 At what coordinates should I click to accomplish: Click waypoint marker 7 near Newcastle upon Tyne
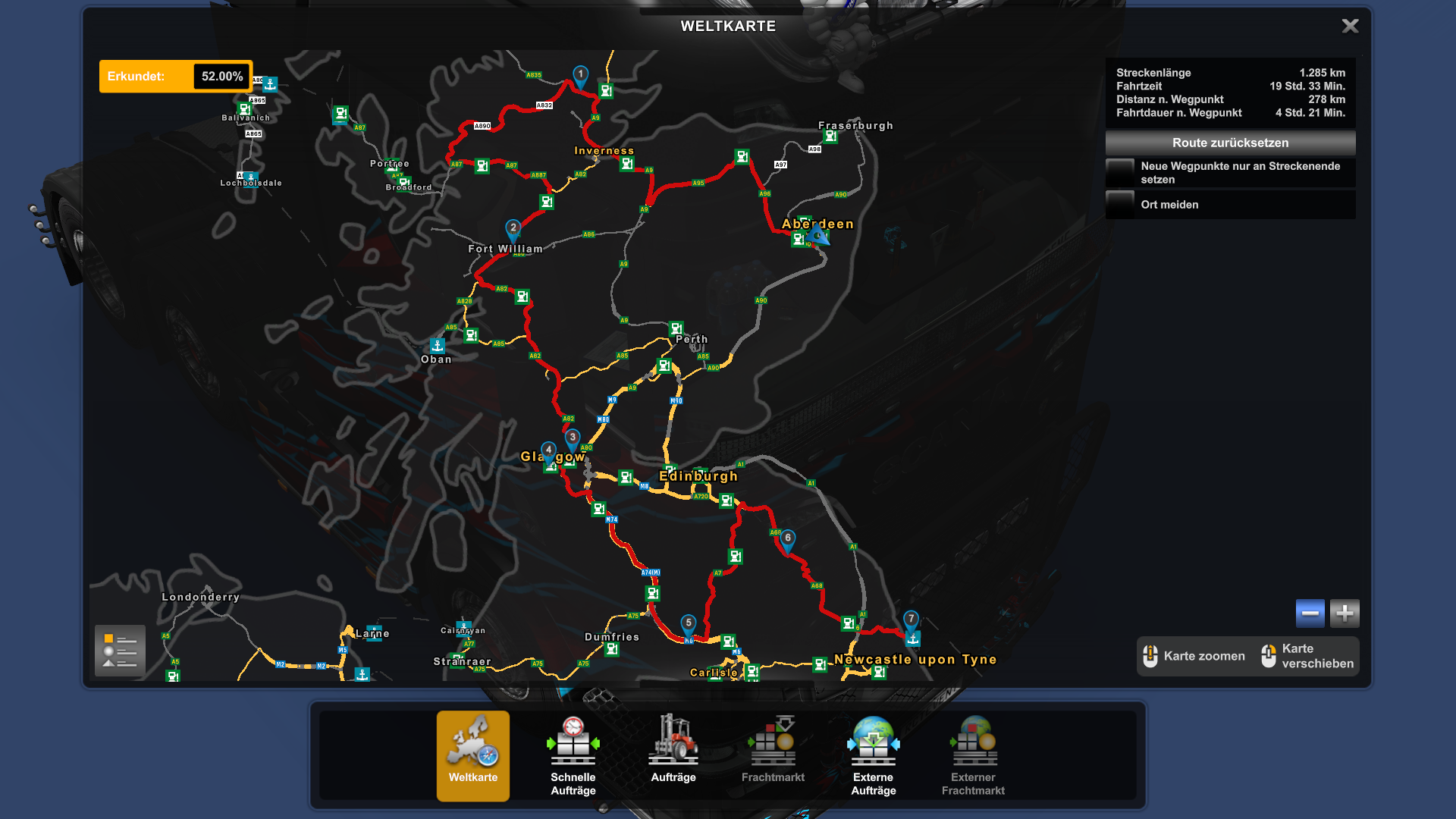point(910,618)
